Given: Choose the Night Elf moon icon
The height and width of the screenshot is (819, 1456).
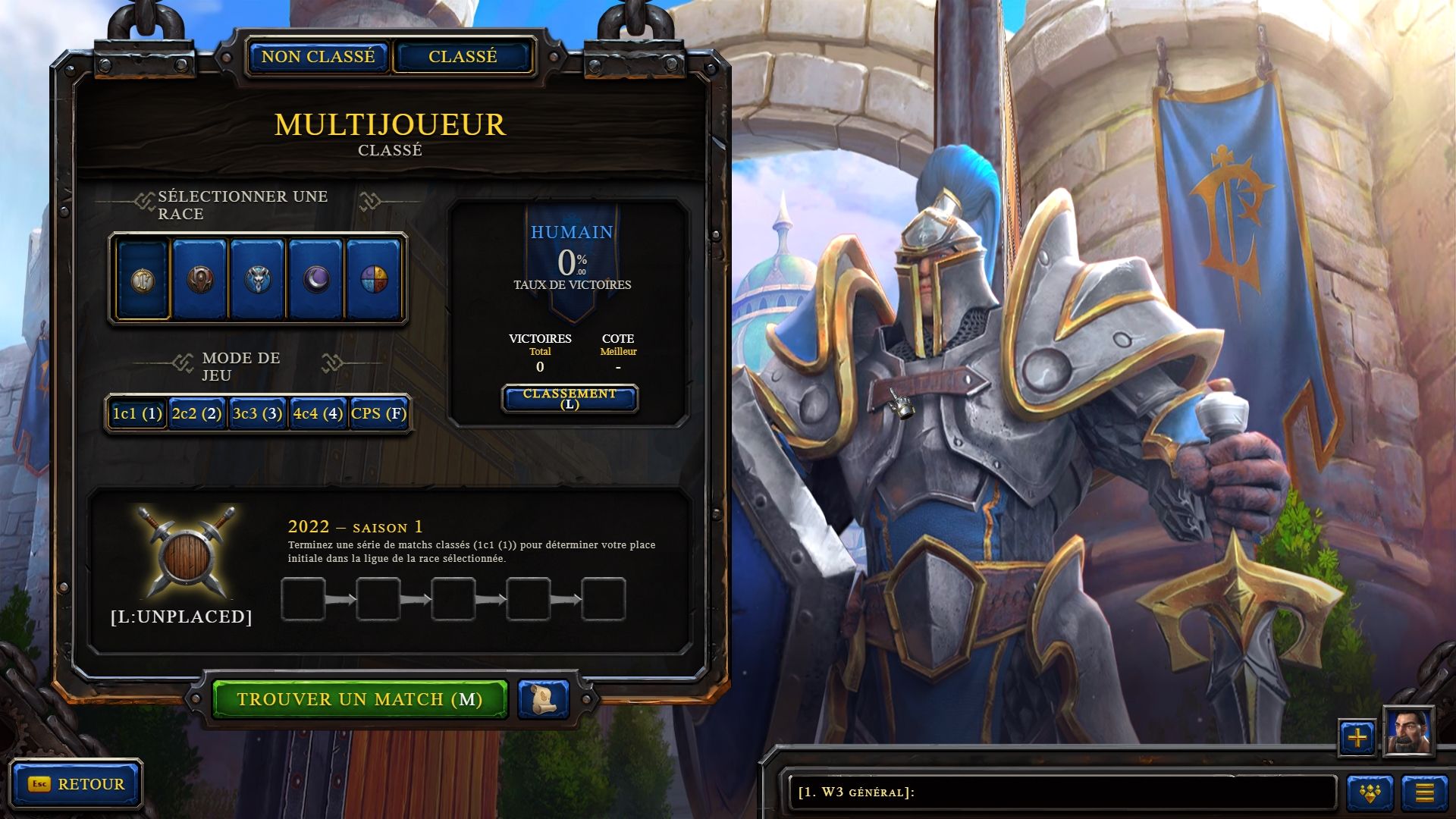Looking at the screenshot, I should click(315, 279).
